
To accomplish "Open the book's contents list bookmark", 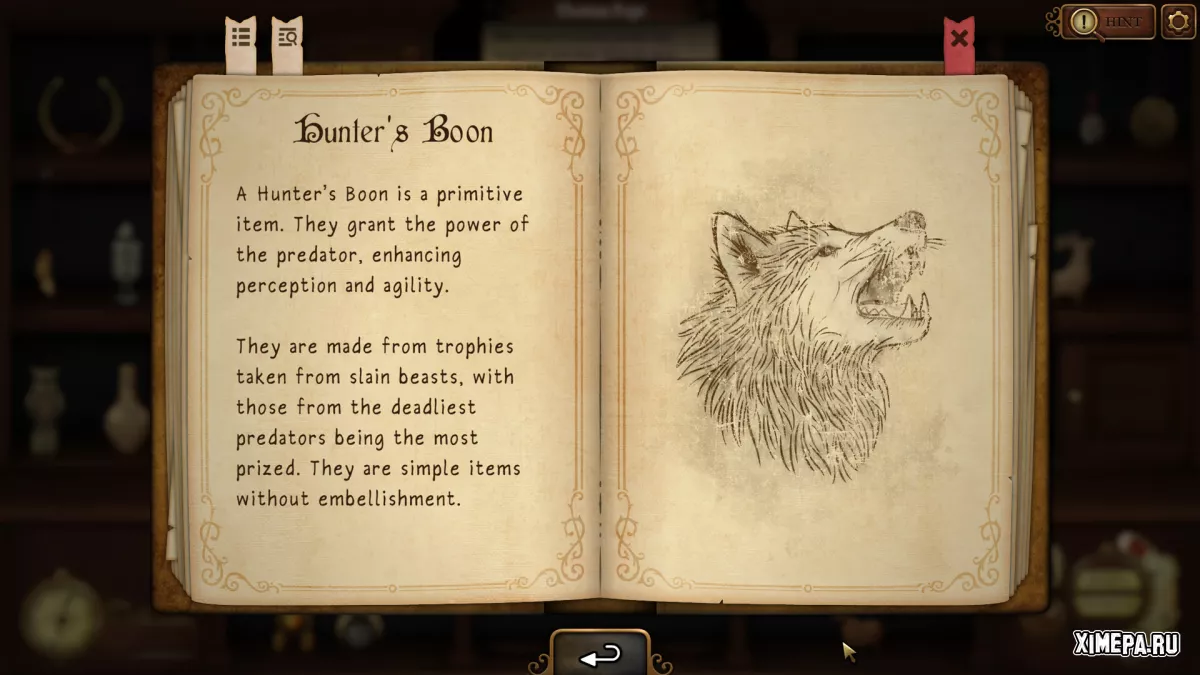I will pyautogui.click(x=241, y=40).
